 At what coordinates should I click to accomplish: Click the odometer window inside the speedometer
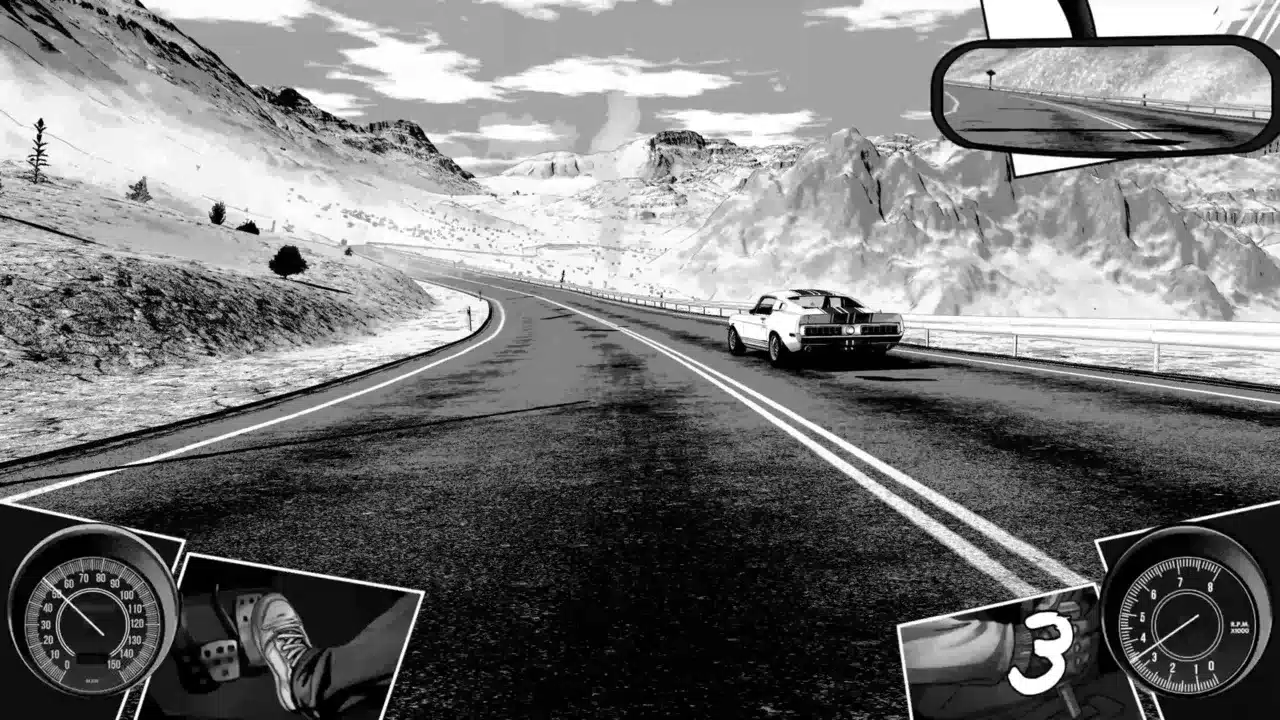click(x=90, y=655)
